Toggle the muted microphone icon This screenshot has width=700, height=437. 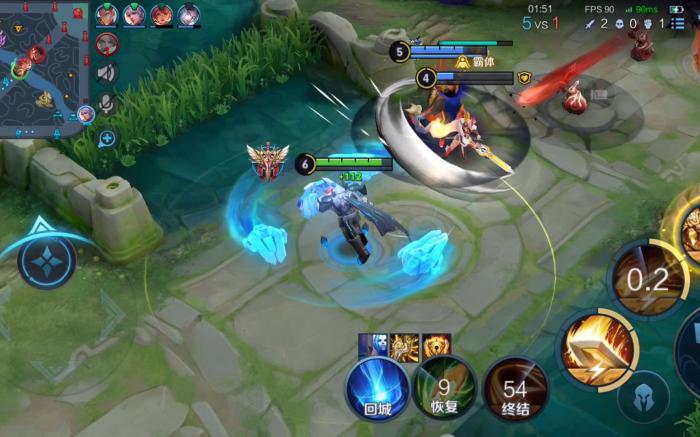tap(107, 104)
